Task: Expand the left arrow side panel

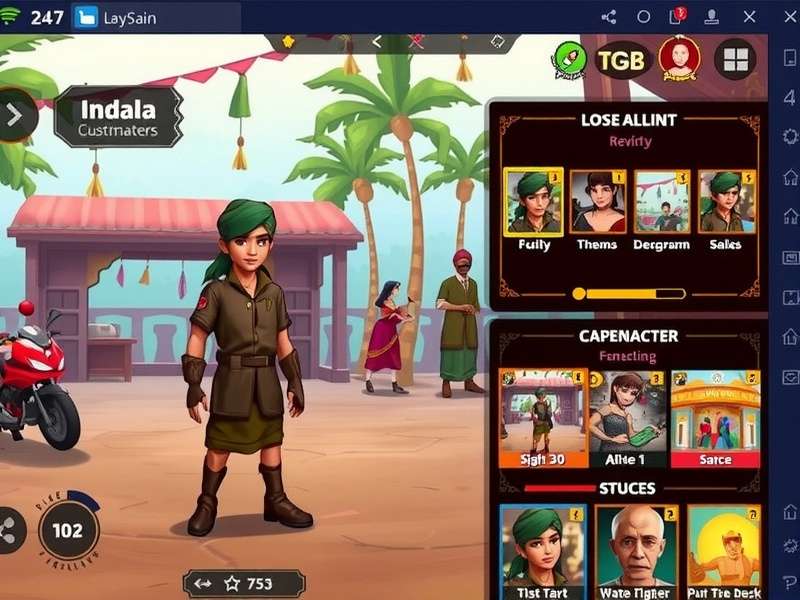Action: 15,115
